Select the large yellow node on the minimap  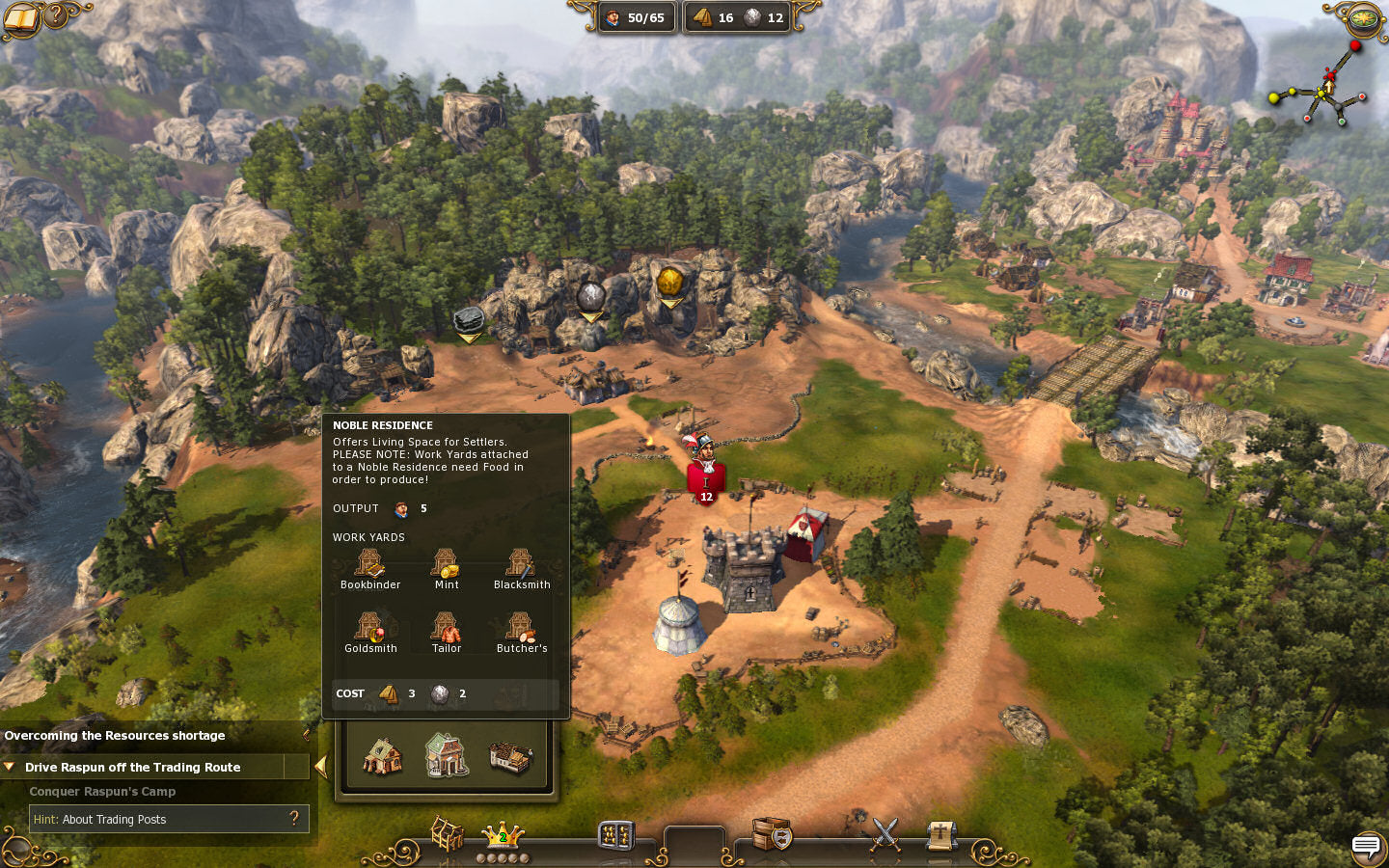click(x=1275, y=97)
